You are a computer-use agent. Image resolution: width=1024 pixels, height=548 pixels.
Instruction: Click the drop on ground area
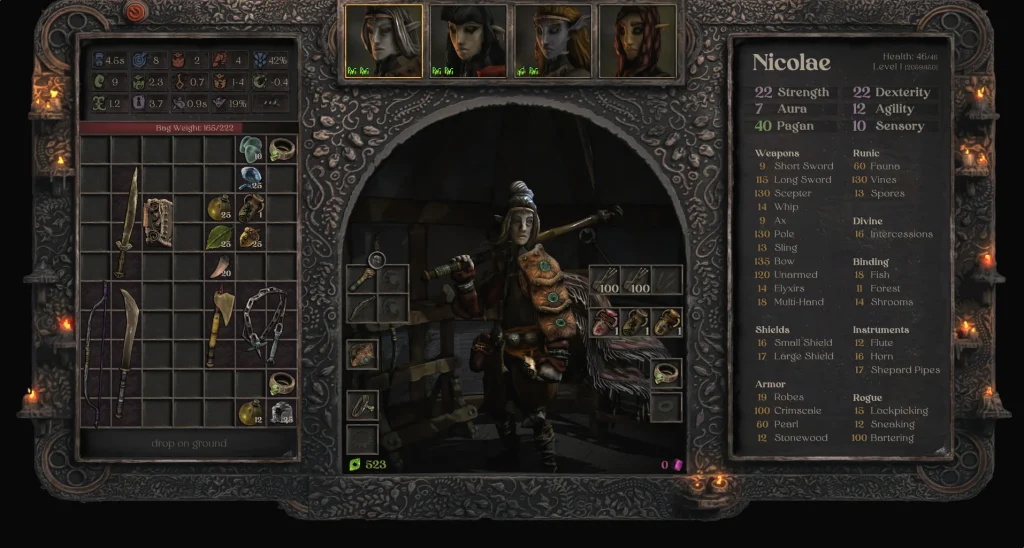coord(188,443)
